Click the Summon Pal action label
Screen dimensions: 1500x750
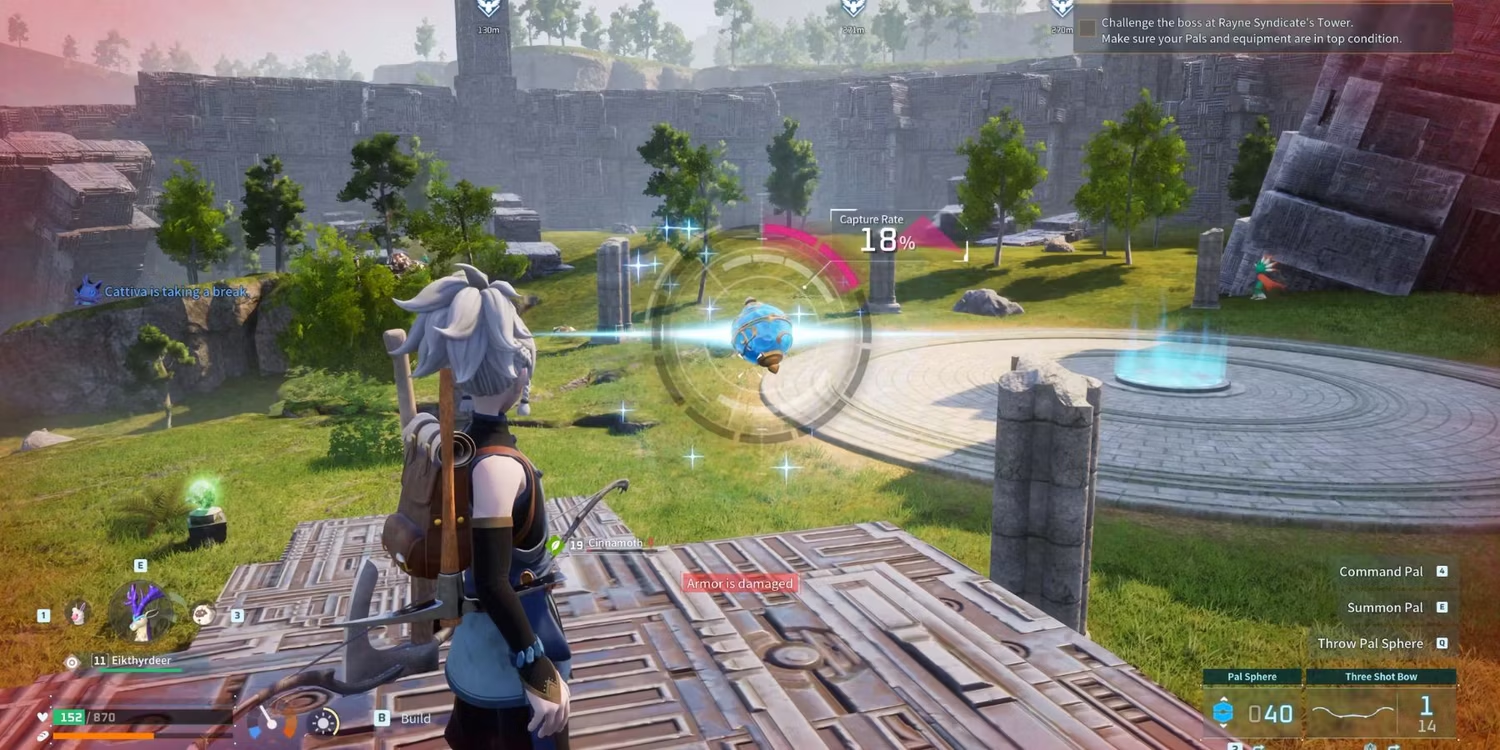point(1385,607)
